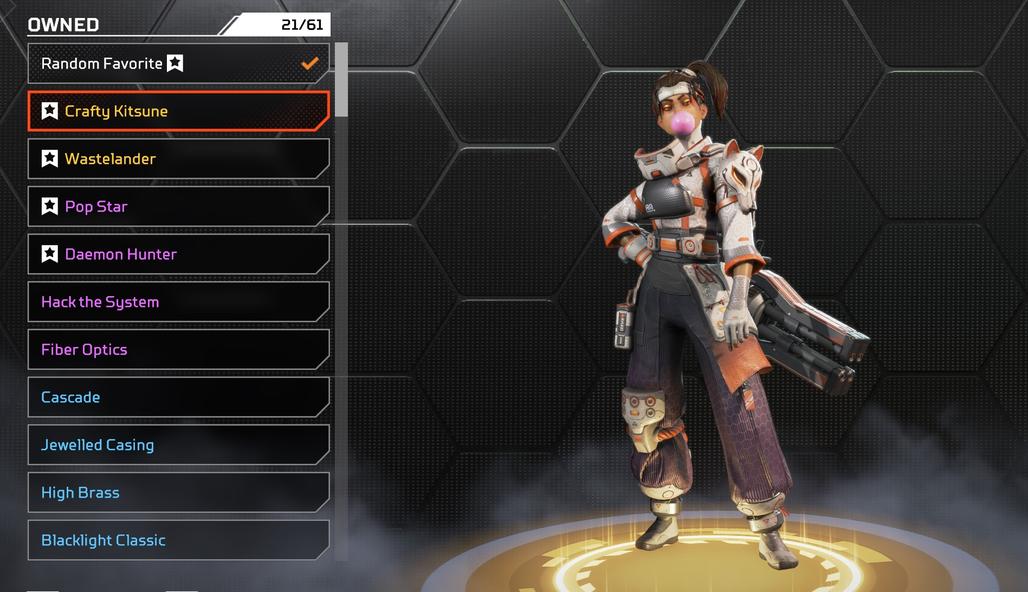Choose the Hack the System skin
The width and height of the screenshot is (1028, 592).
point(178,302)
